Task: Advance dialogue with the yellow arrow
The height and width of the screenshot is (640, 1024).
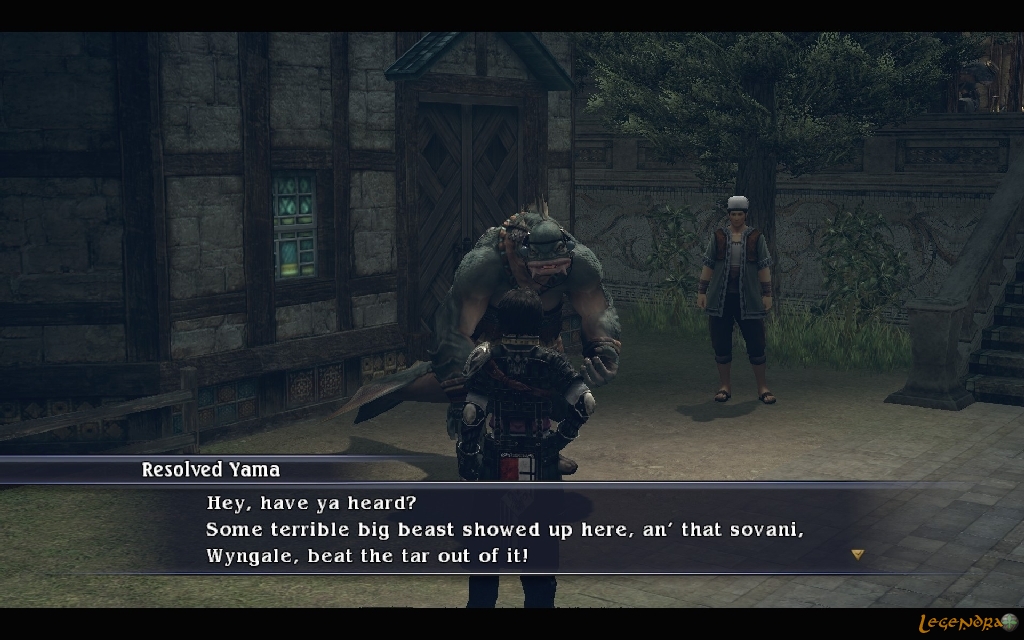Action: click(x=857, y=554)
